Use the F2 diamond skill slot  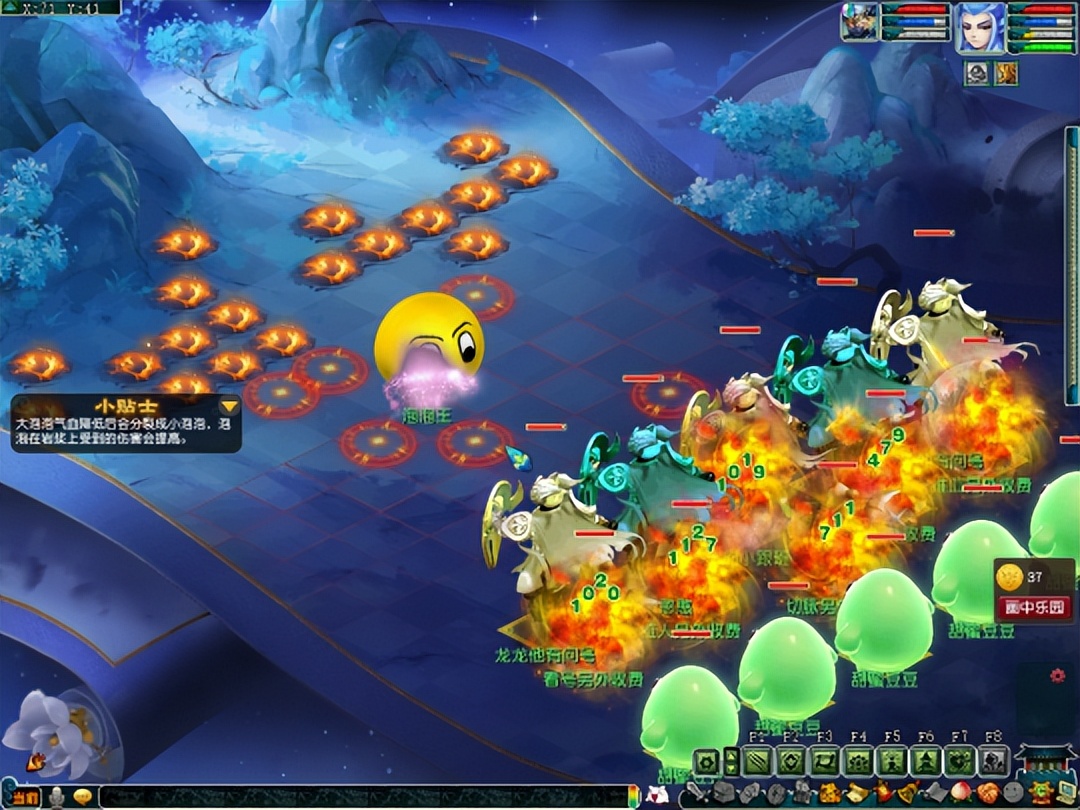(x=792, y=762)
